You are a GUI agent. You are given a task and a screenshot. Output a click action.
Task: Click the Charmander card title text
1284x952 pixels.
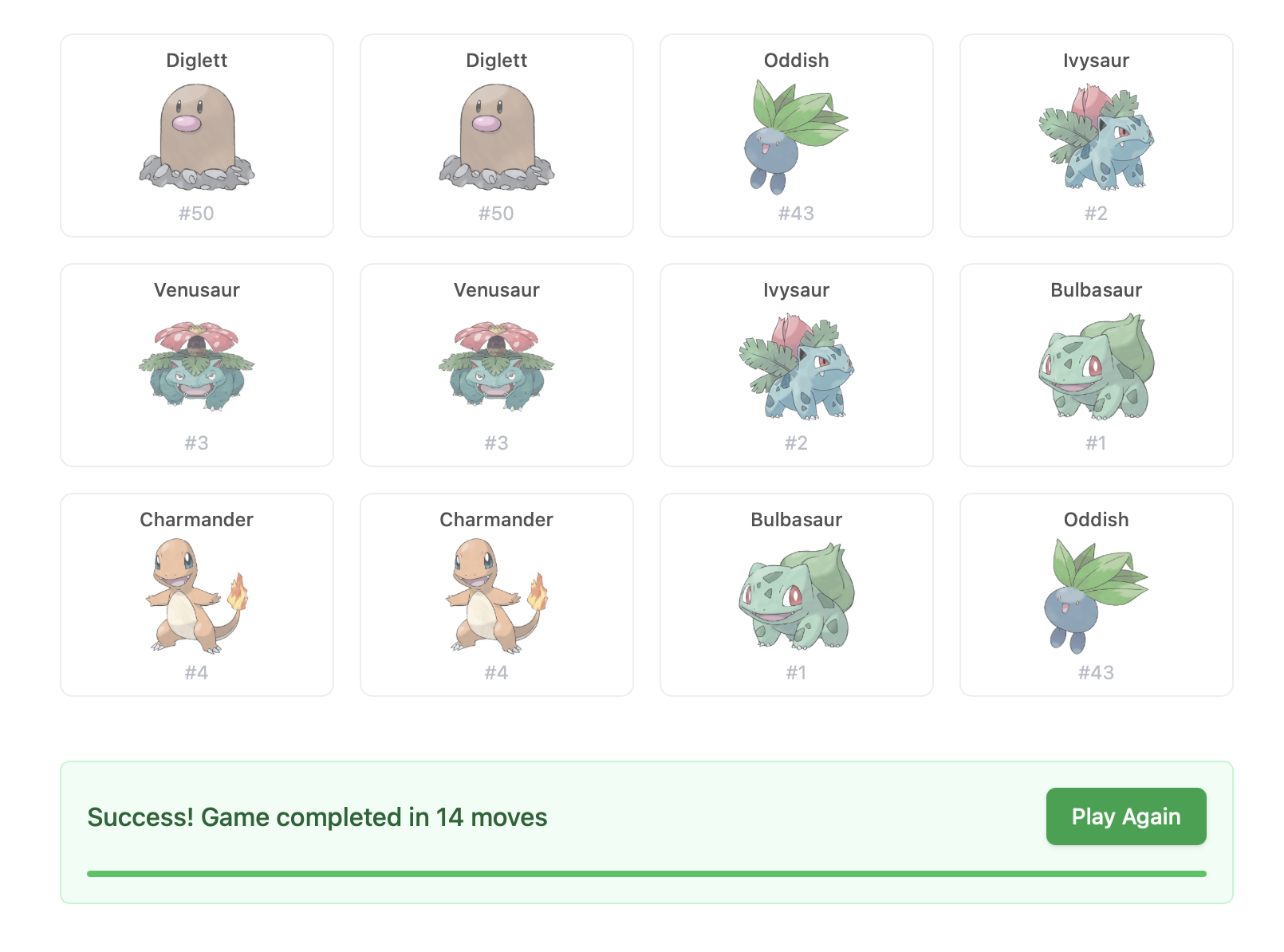(x=196, y=520)
